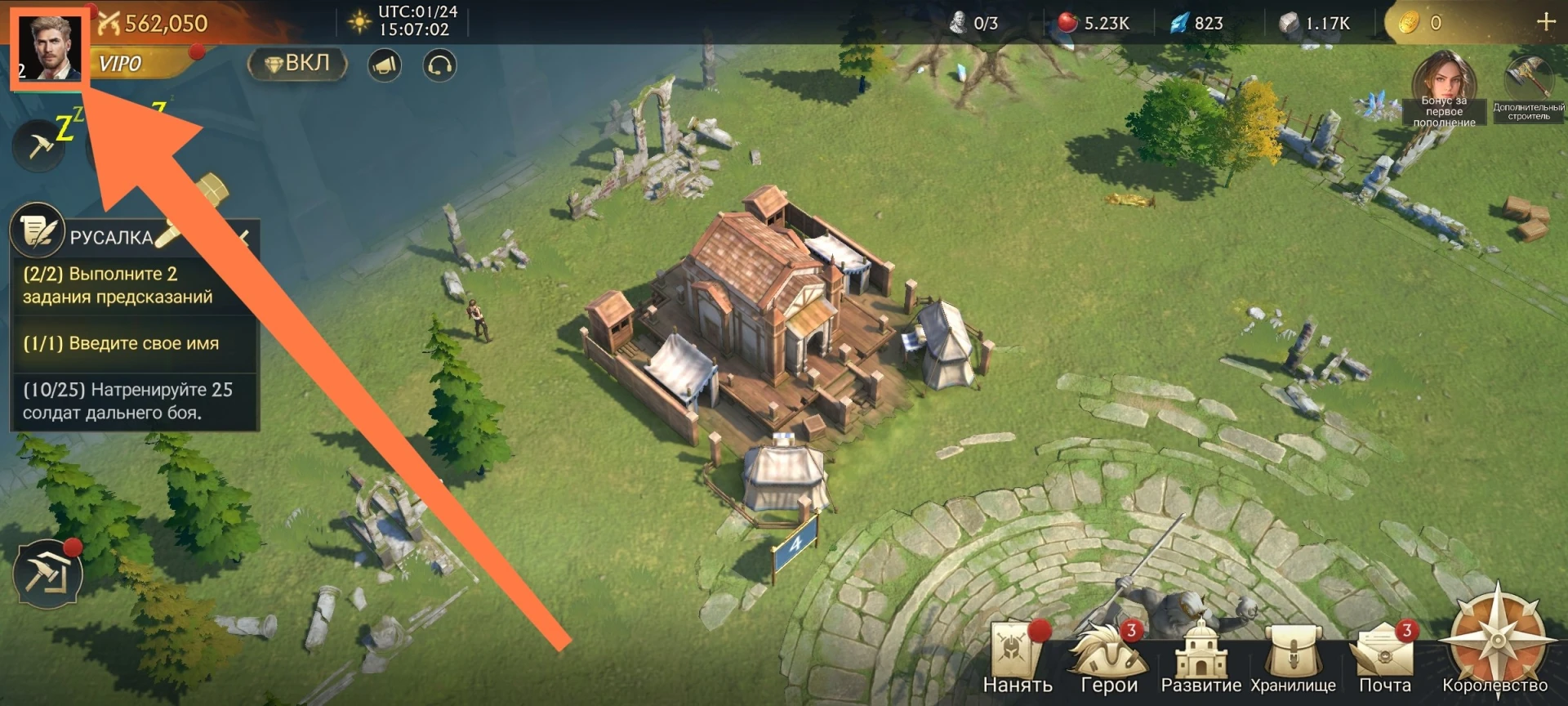Open customer support headset icon
Image resolution: width=1568 pixels, height=706 pixels.
tap(439, 65)
